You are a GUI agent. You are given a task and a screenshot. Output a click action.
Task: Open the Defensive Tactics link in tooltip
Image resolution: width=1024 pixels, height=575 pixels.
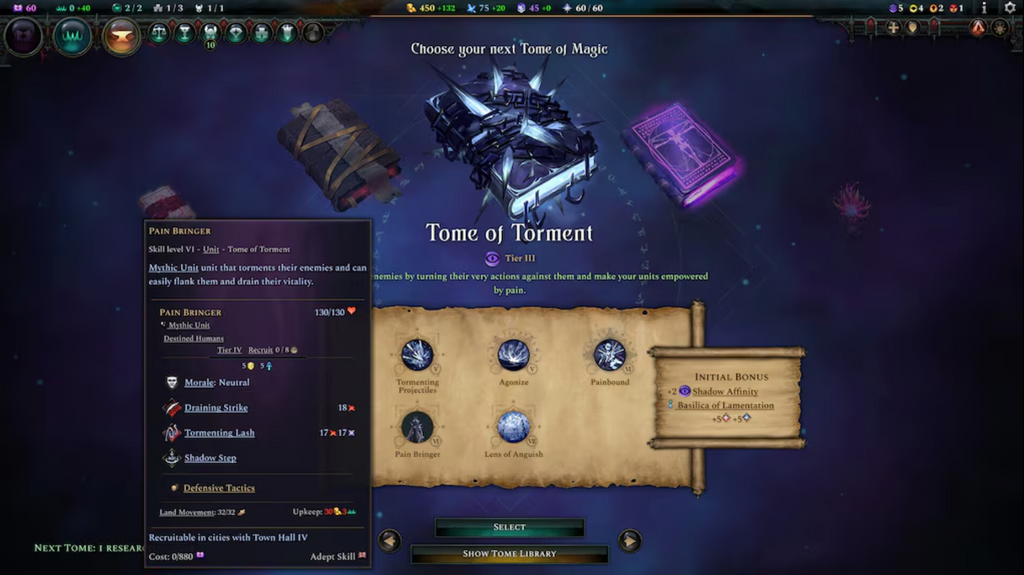[x=219, y=488]
